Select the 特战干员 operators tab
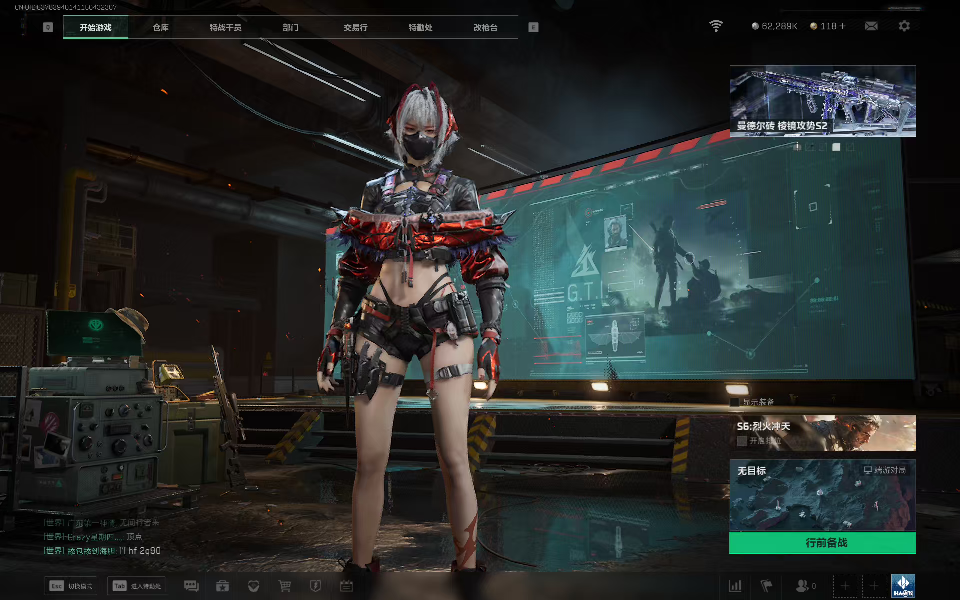 coord(225,27)
